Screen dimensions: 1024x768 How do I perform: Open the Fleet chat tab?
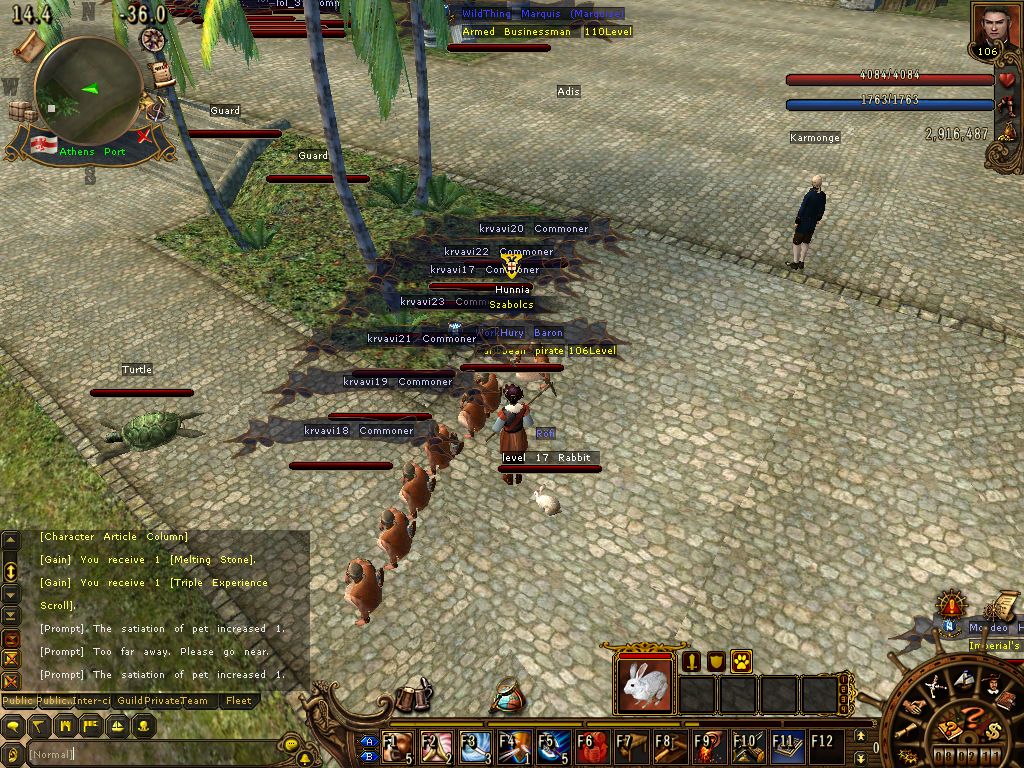click(x=238, y=701)
